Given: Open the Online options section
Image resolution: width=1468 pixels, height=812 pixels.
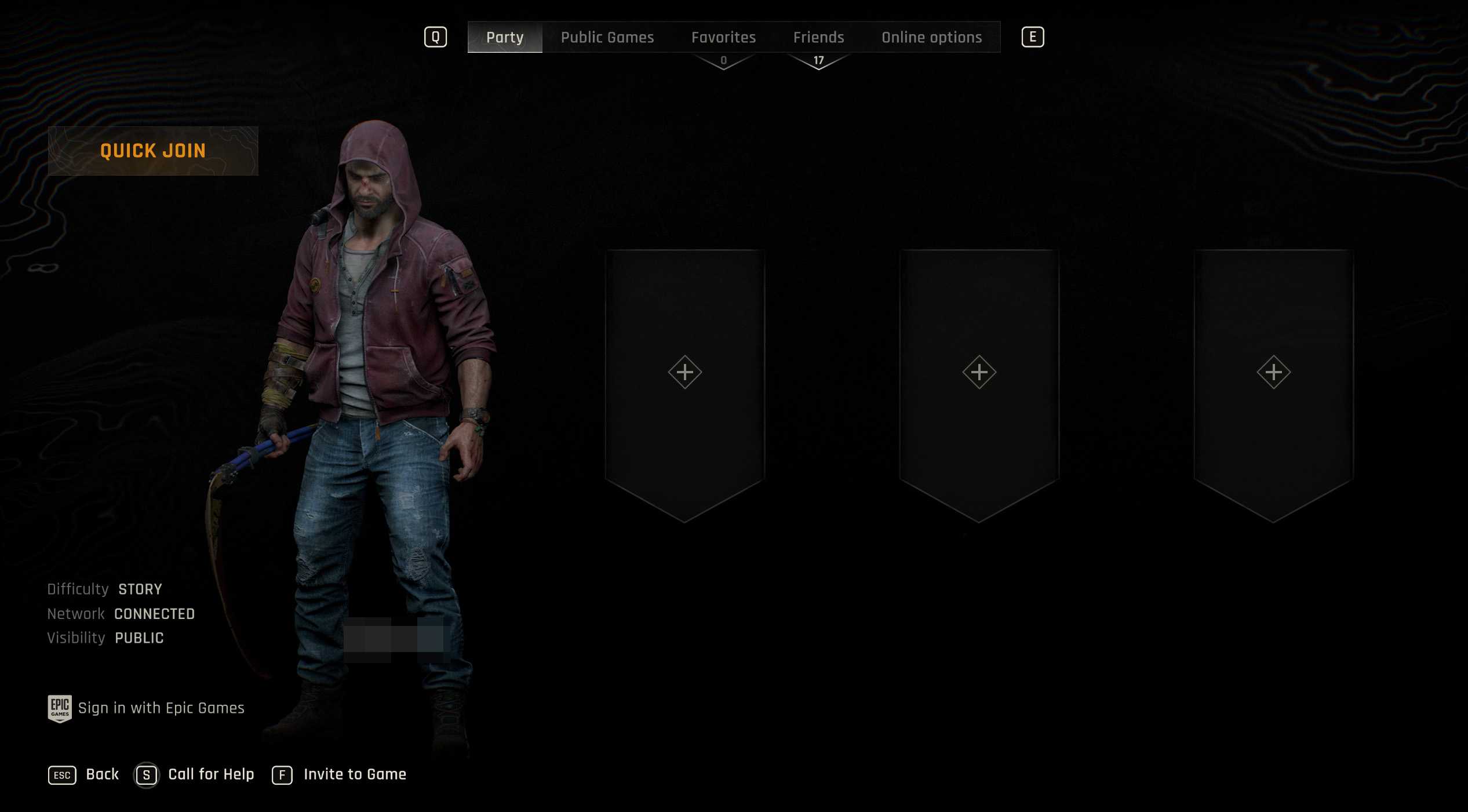Looking at the screenshot, I should pyautogui.click(x=932, y=37).
